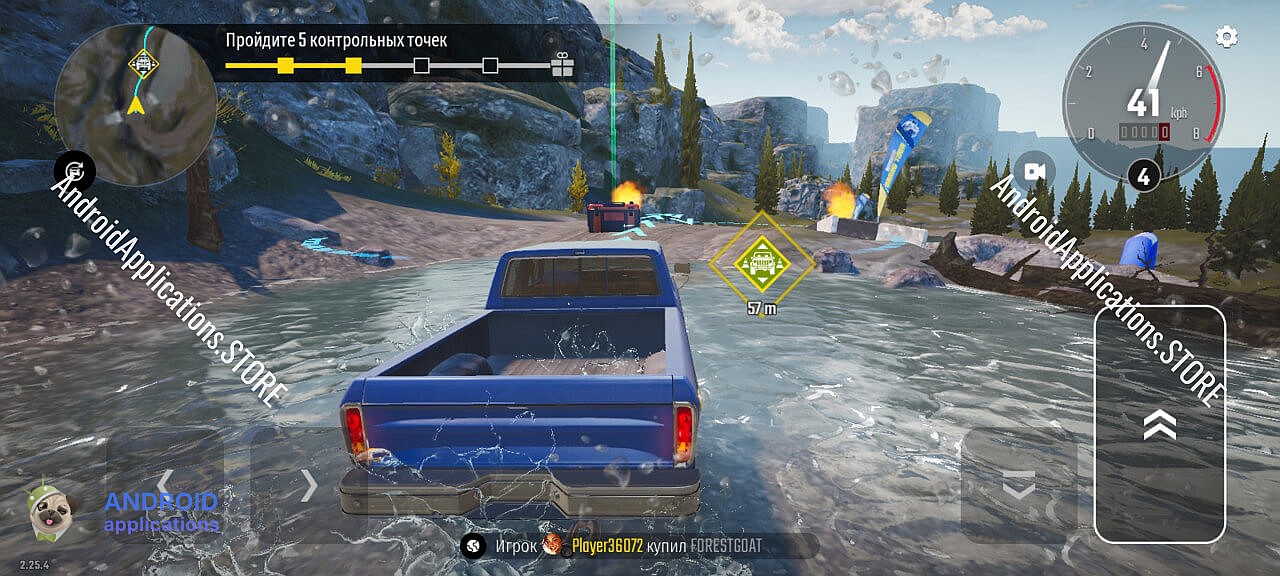Tap the Player36072 purchase notification
This screenshot has height=576, width=1280.
click(638, 546)
